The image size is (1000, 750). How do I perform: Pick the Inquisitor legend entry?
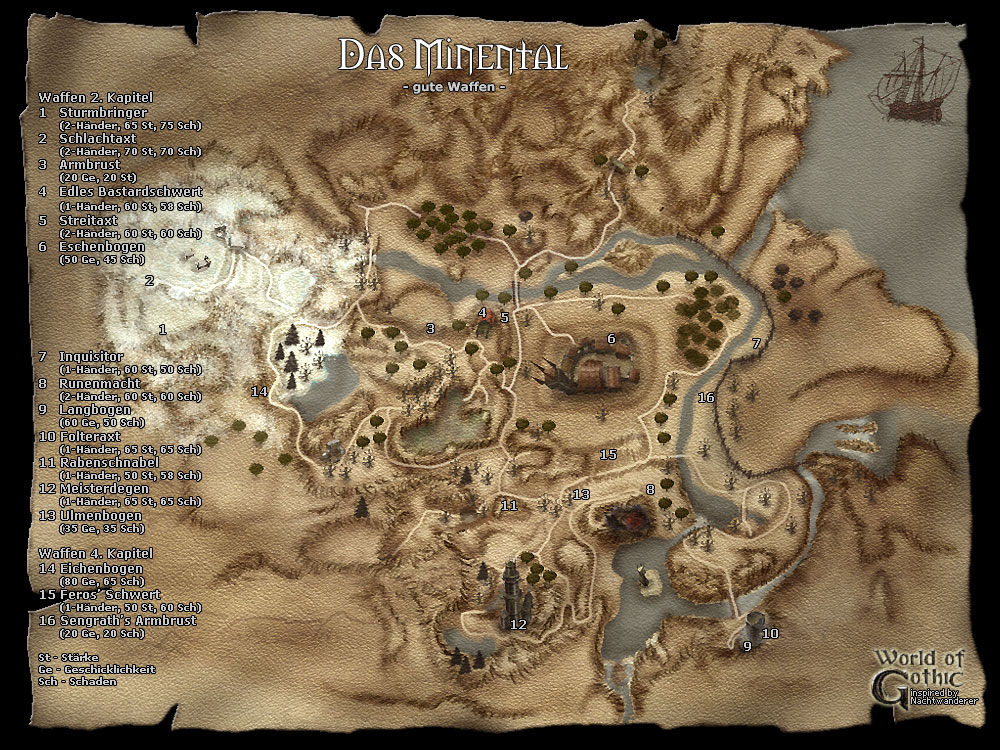tap(91, 356)
